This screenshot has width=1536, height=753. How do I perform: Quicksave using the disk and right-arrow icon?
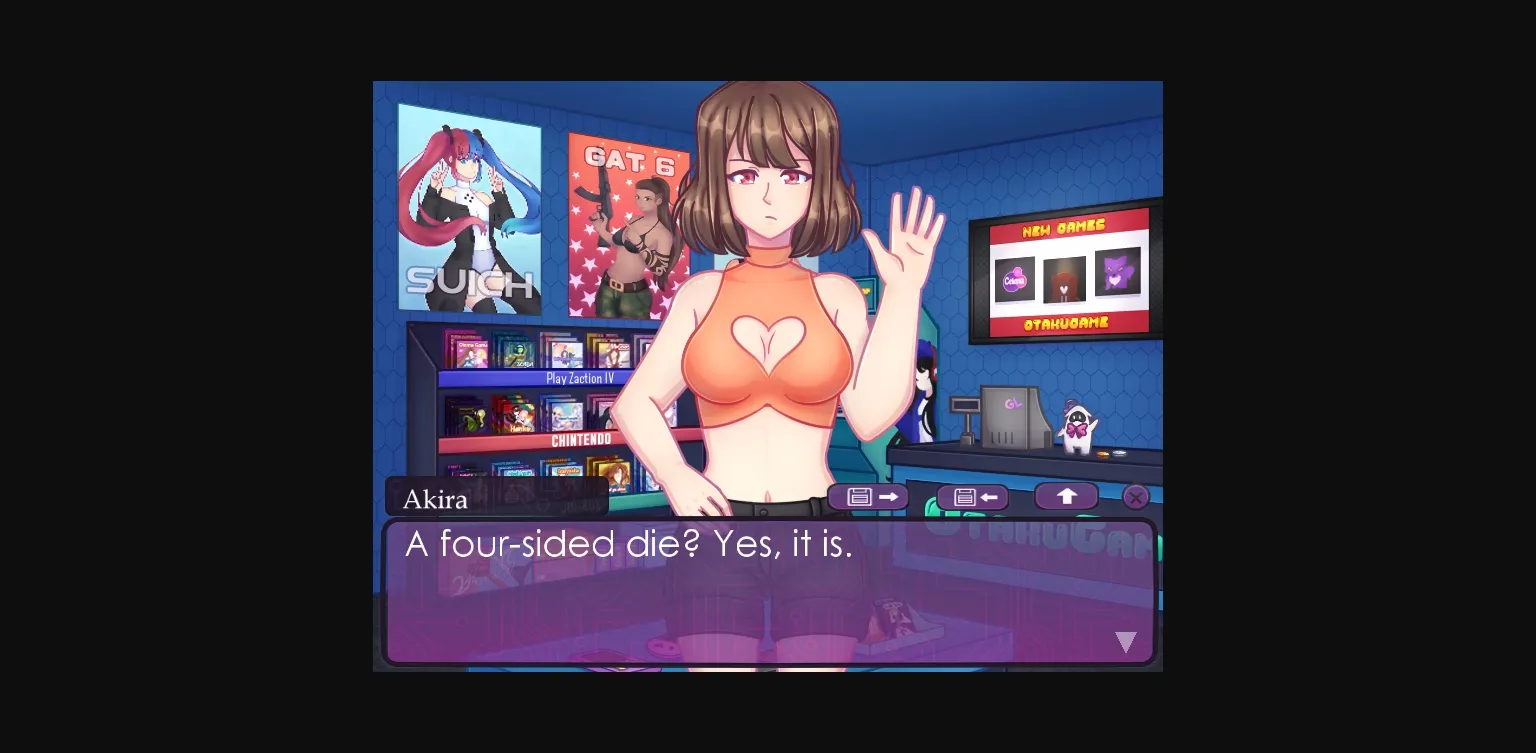(867, 497)
